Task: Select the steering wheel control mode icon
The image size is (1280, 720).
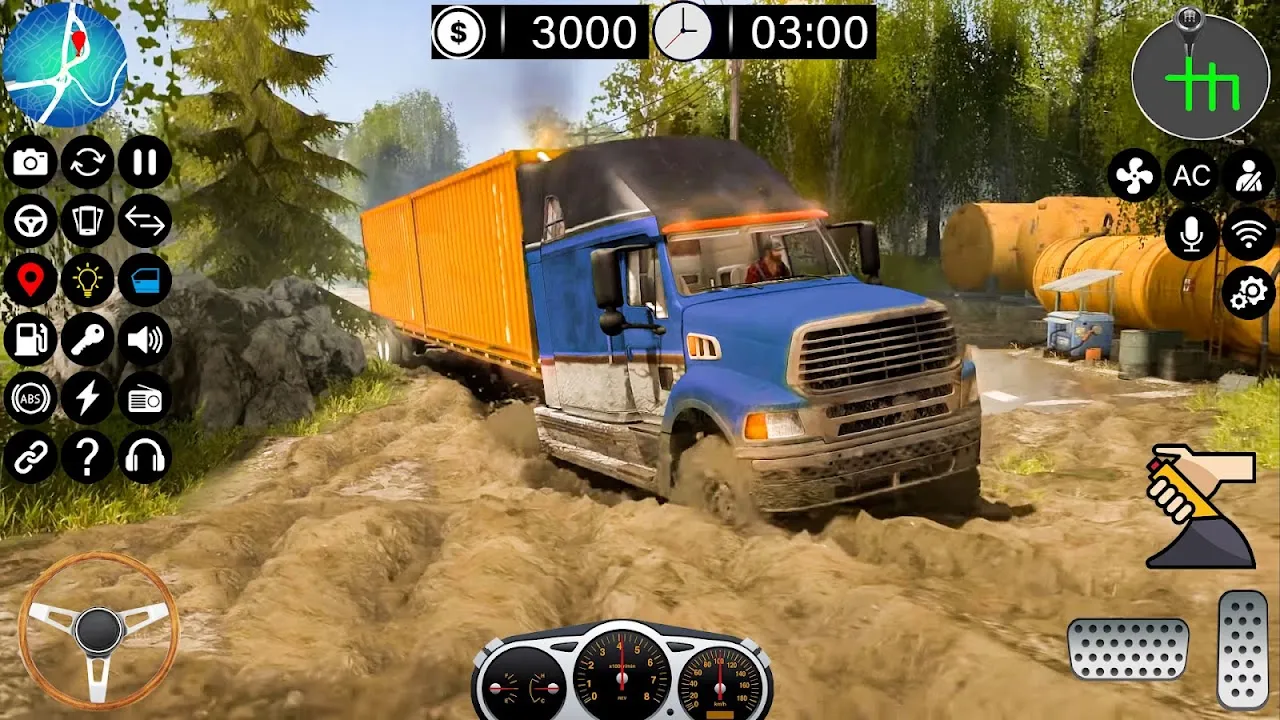Action: tap(30, 221)
